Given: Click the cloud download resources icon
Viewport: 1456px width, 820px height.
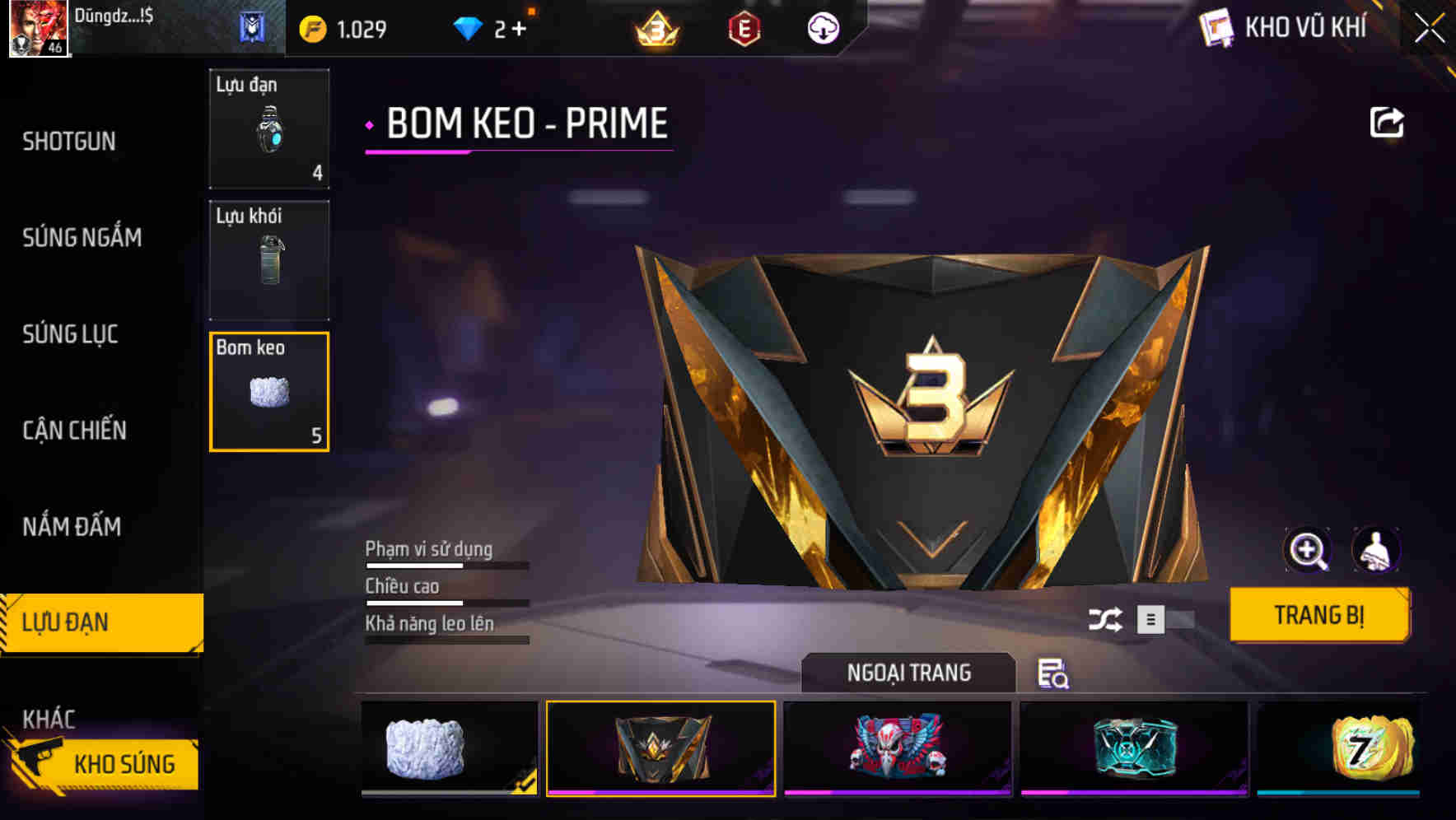Looking at the screenshot, I should coord(822,27).
